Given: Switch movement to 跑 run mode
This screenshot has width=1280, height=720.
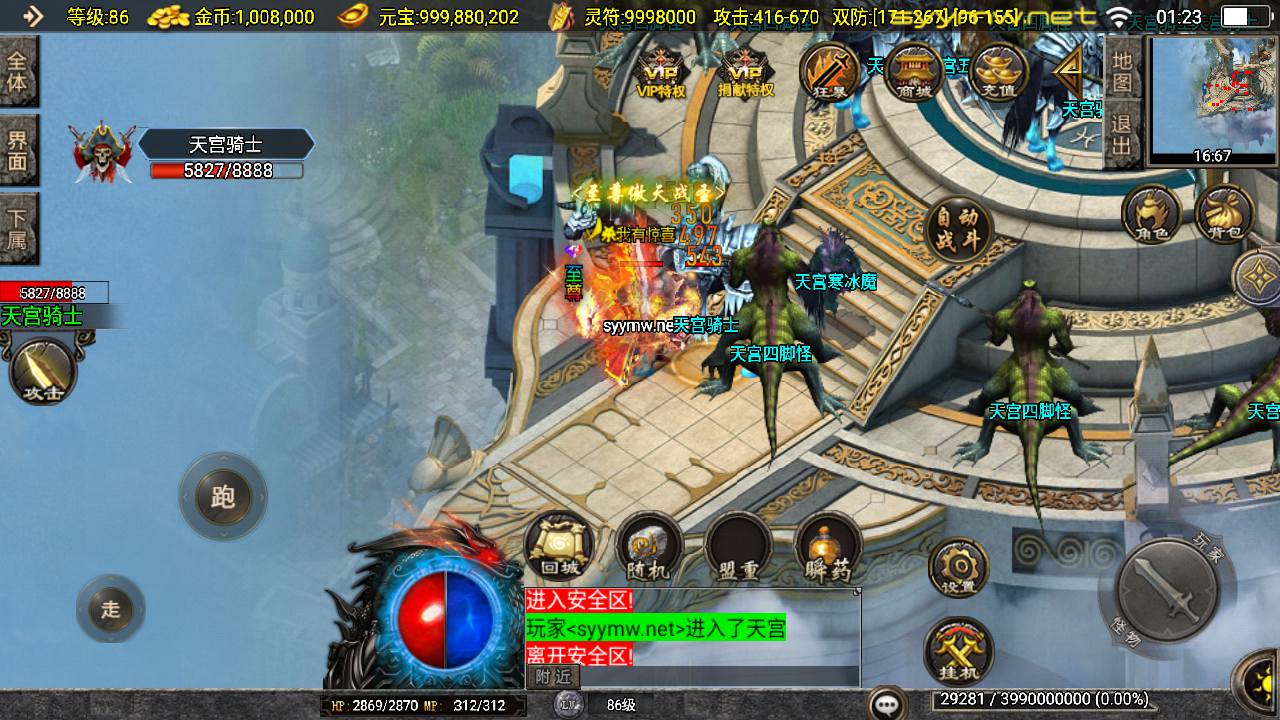Looking at the screenshot, I should pyautogui.click(x=222, y=497).
